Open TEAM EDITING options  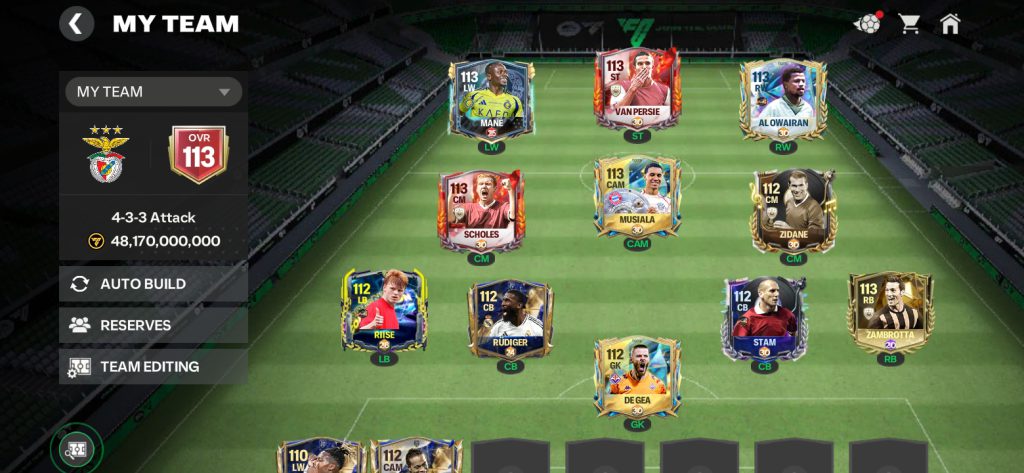tap(154, 367)
